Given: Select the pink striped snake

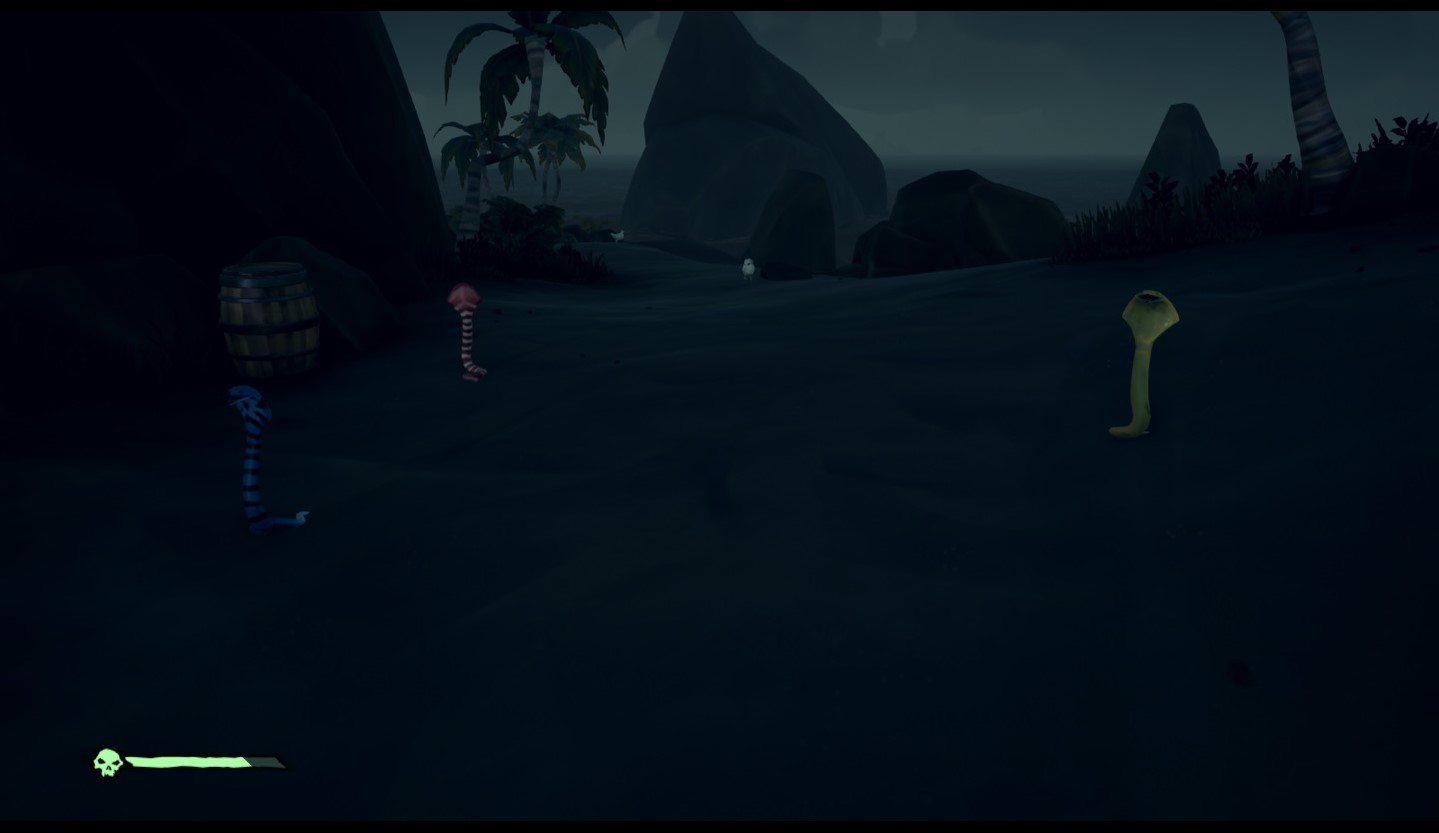Looking at the screenshot, I should click(x=465, y=330).
